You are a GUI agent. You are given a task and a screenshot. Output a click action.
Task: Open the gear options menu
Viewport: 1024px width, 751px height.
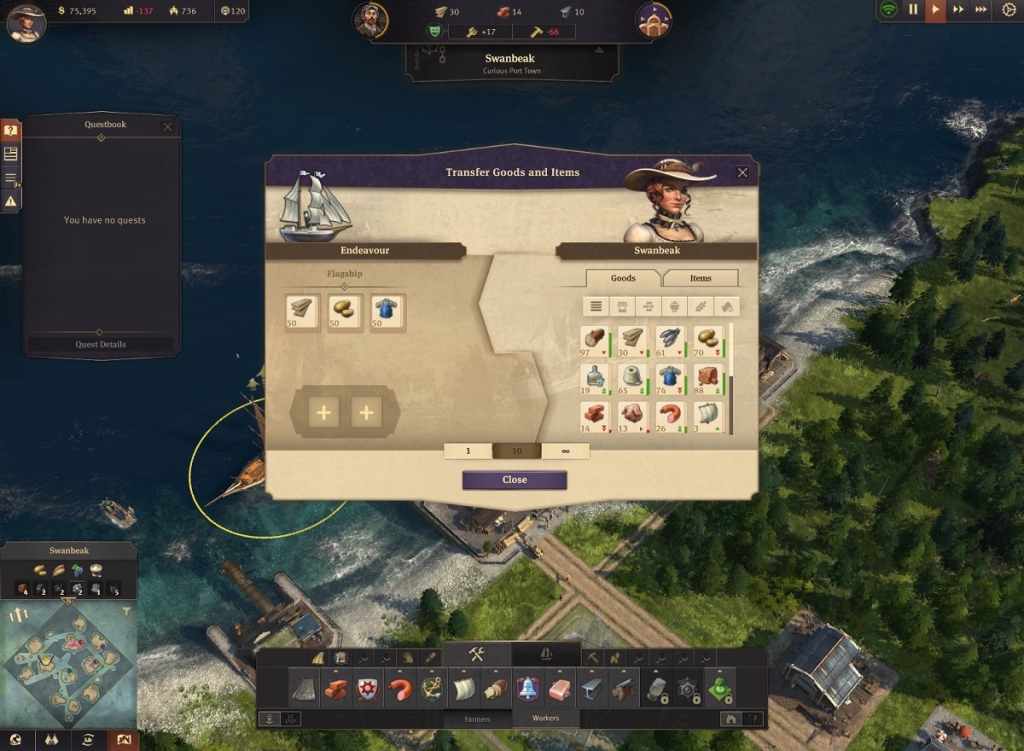(1007, 10)
